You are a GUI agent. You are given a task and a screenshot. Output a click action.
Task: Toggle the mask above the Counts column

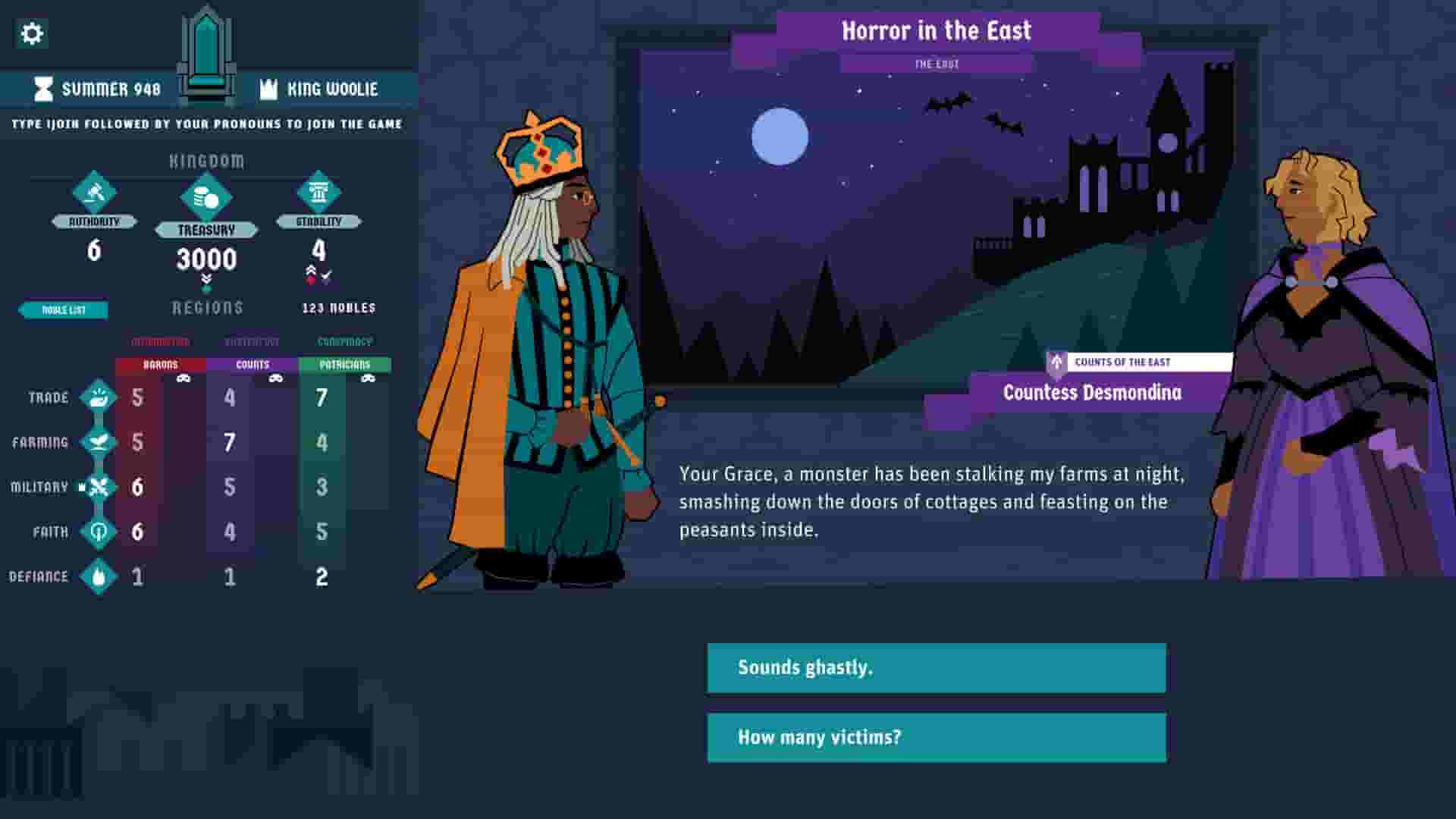click(x=276, y=379)
